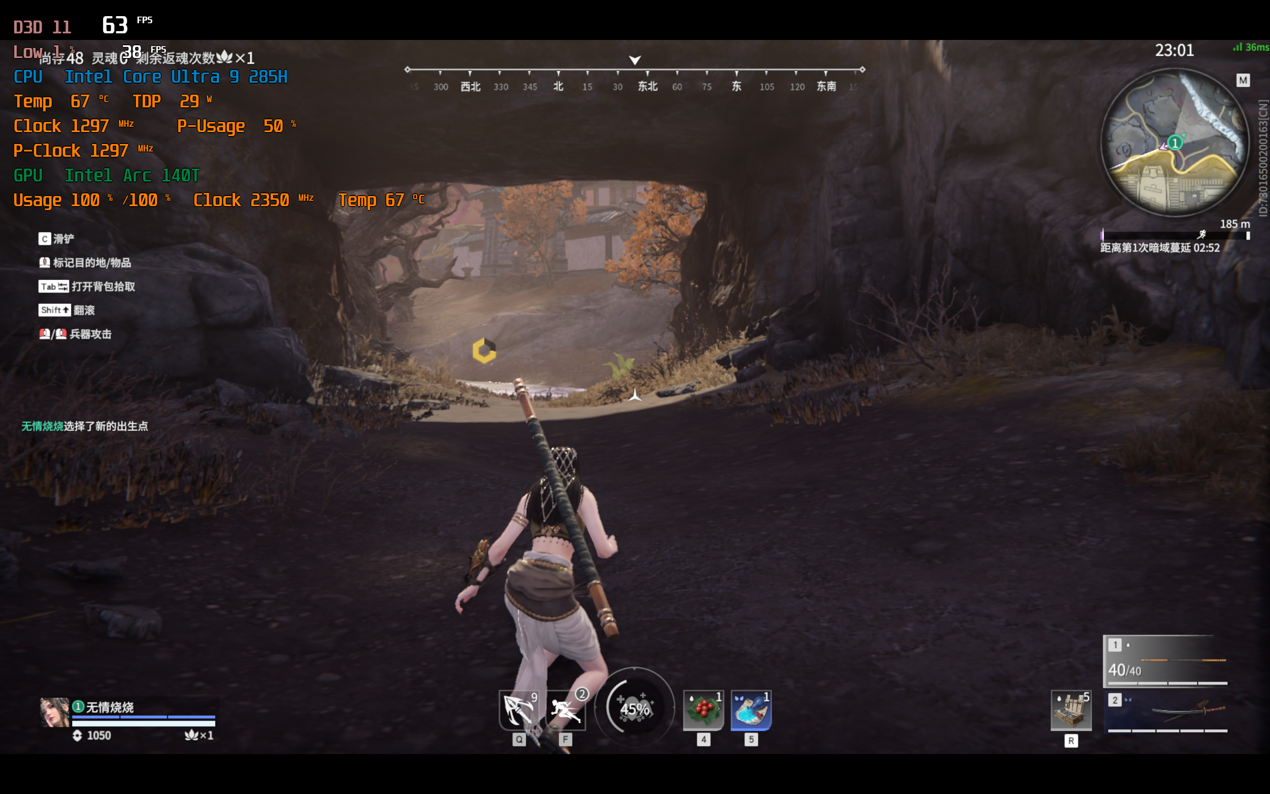Screen dimensions: 1270x794
Task: Switch to the katana in weapon slot 2
Action: pos(1167,713)
